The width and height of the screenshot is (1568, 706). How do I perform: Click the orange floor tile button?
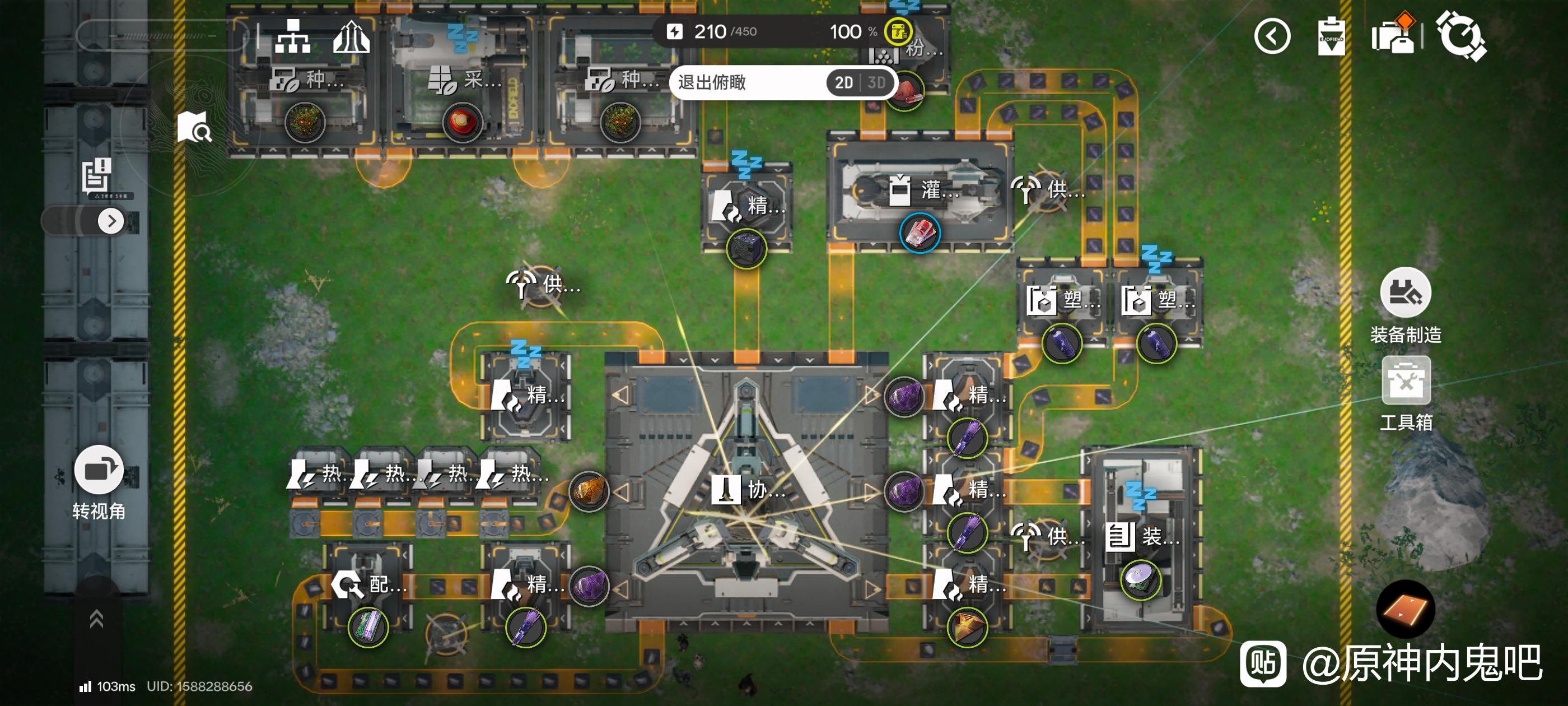pyautogui.click(x=1406, y=609)
